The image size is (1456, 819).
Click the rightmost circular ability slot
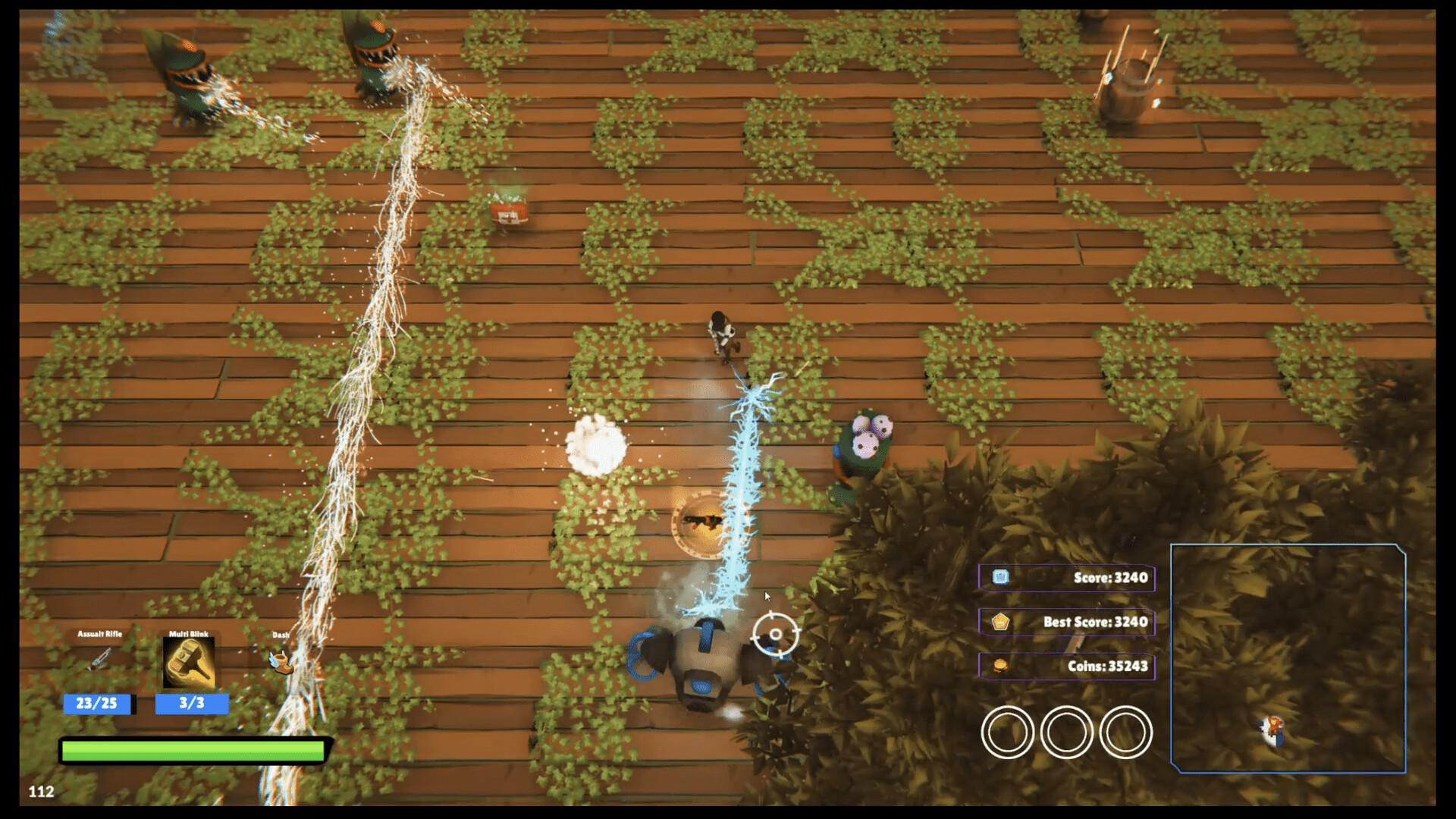[1124, 730]
